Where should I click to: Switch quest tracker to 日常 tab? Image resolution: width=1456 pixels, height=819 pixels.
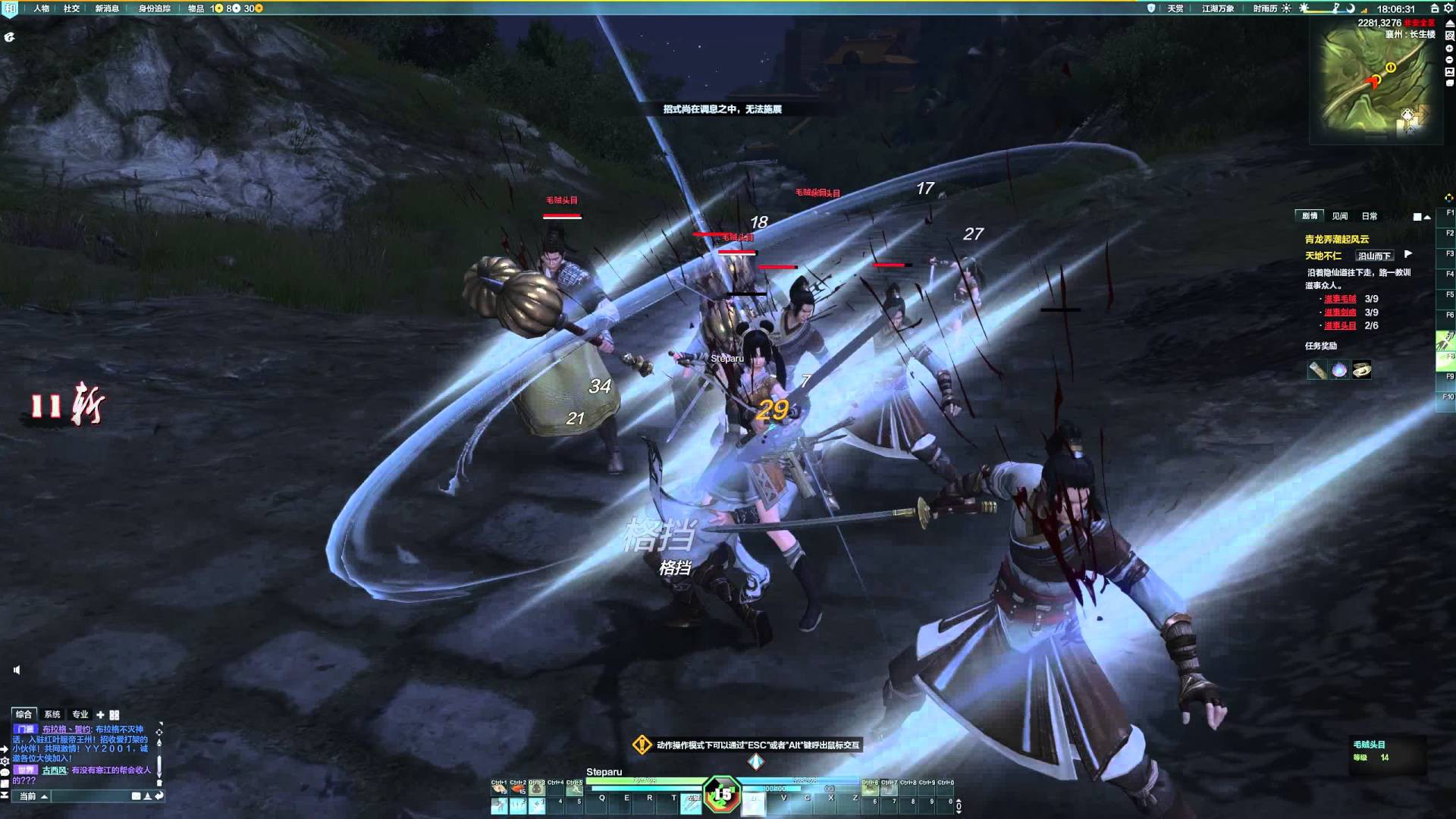coord(1369,216)
